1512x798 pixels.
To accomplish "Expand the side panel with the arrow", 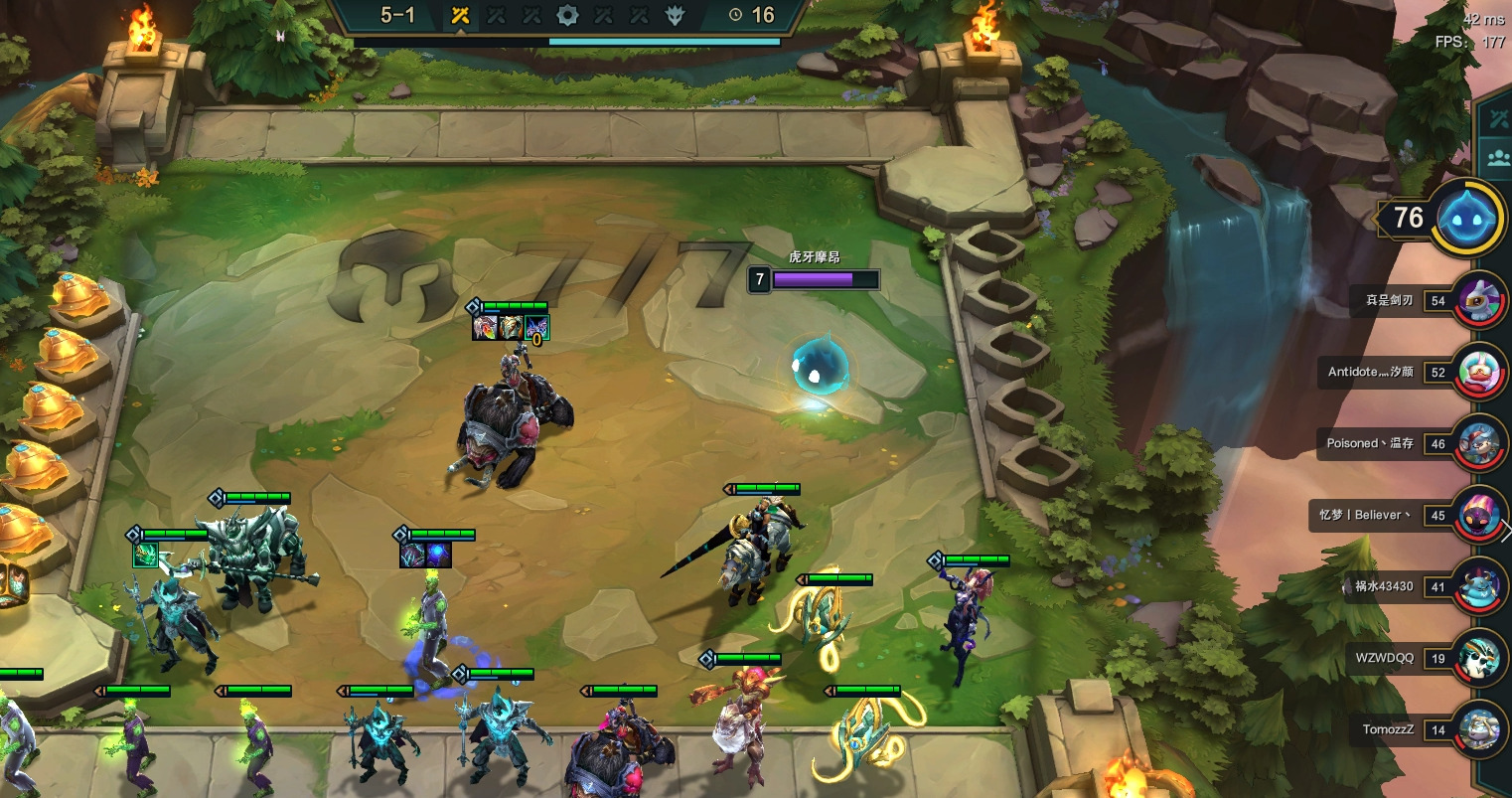I will pyautogui.click(x=1506, y=532).
